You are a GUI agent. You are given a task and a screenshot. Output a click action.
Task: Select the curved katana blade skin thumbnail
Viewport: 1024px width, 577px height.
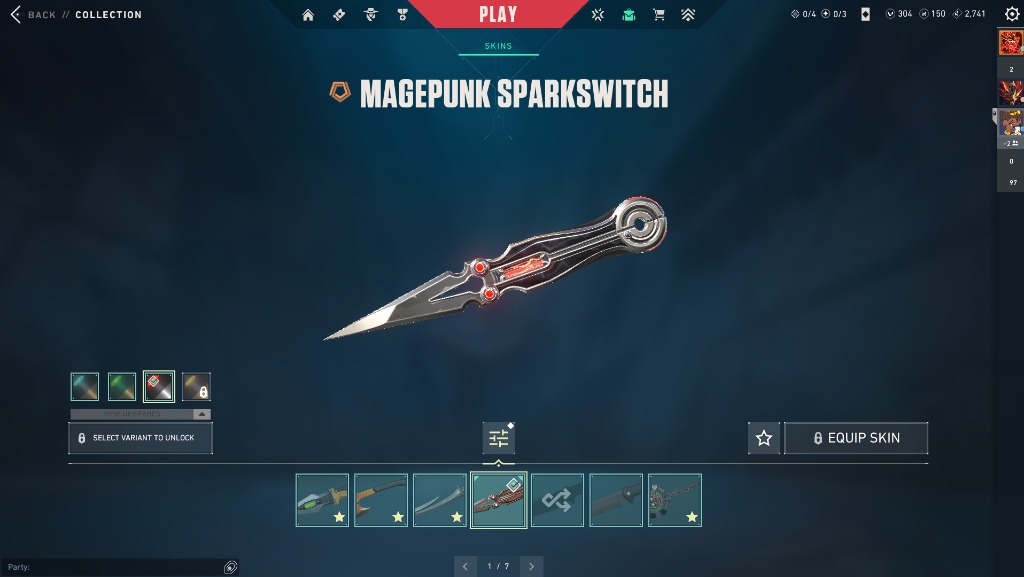440,500
